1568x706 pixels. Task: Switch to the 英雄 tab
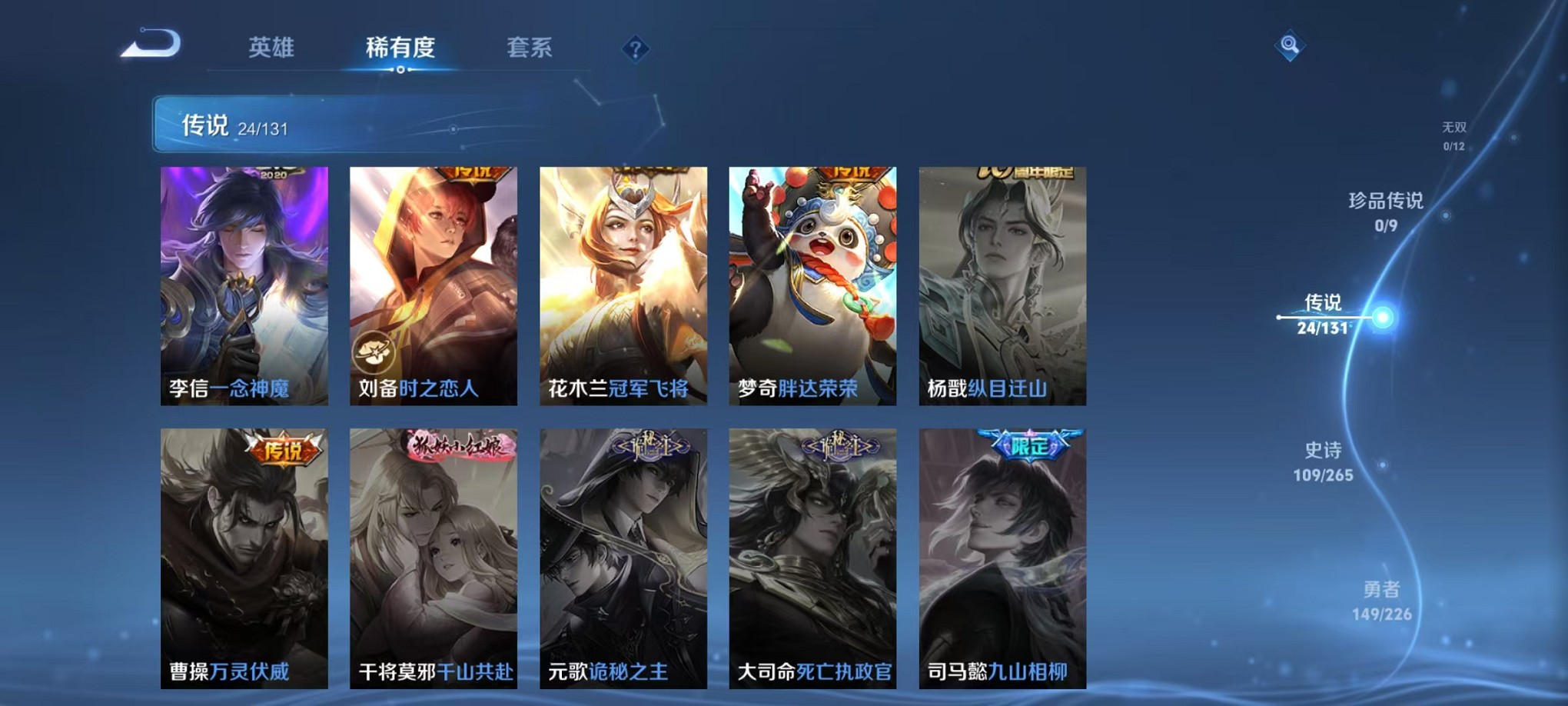pos(271,46)
